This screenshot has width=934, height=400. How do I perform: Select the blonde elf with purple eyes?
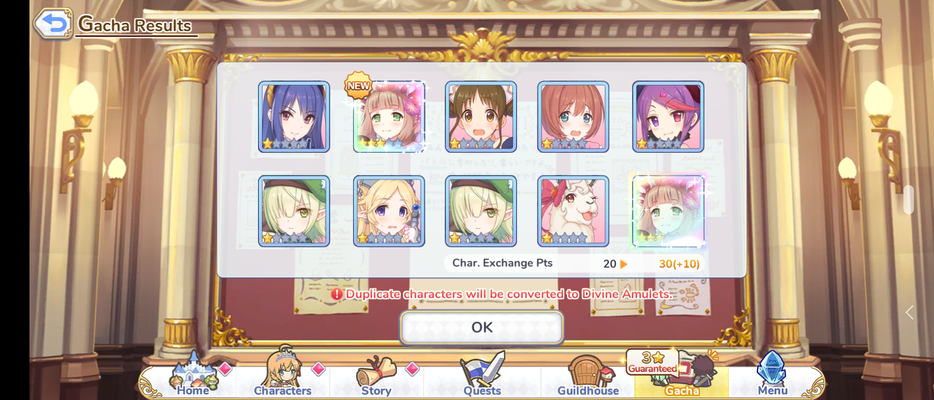click(389, 211)
